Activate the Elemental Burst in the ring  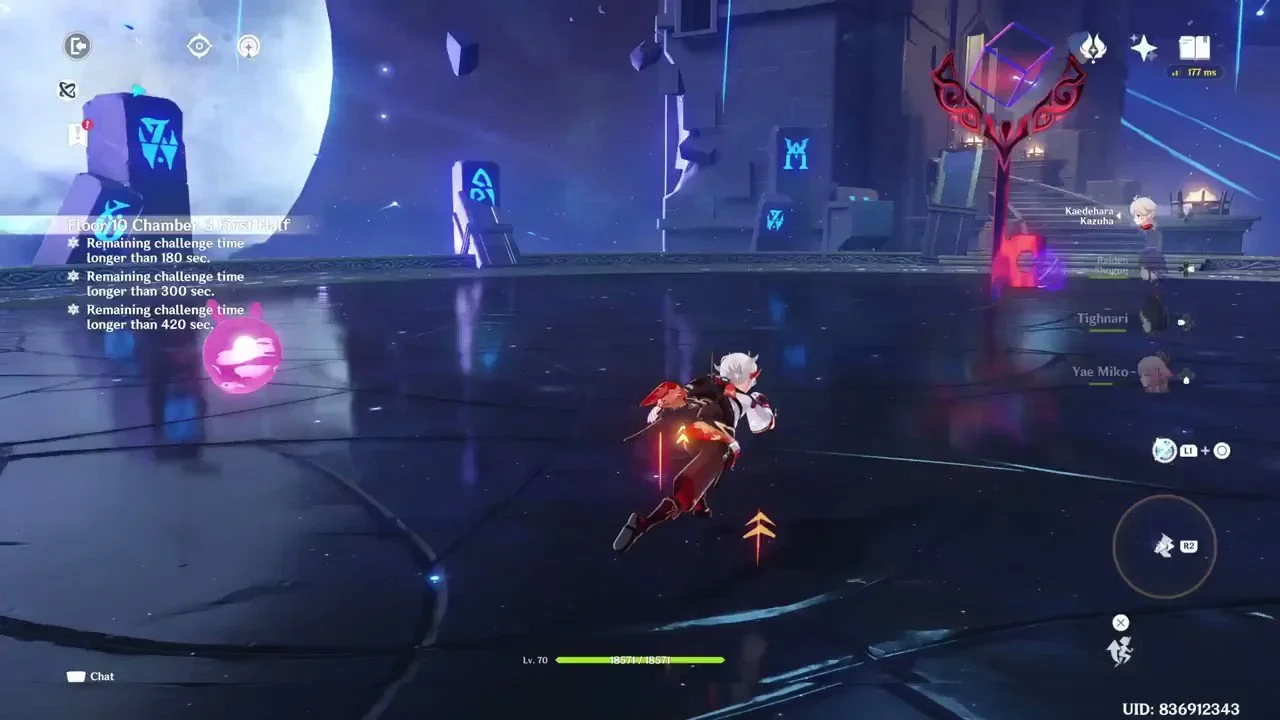(x=1164, y=545)
